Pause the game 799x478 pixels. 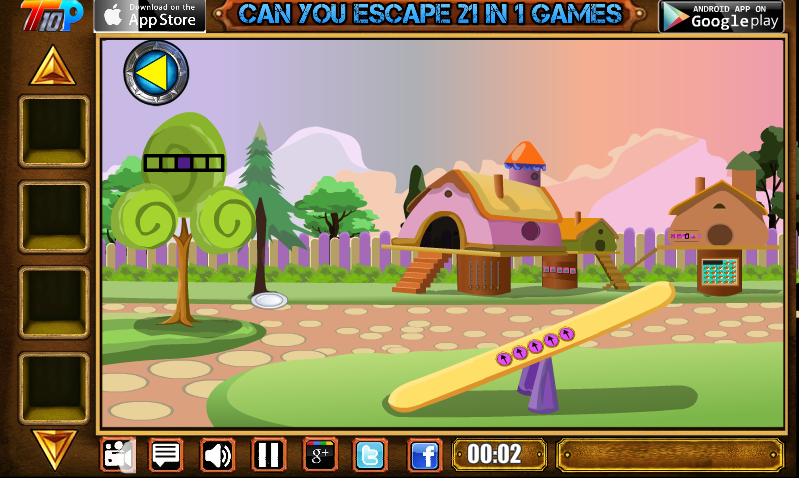(x=268, y=455)
